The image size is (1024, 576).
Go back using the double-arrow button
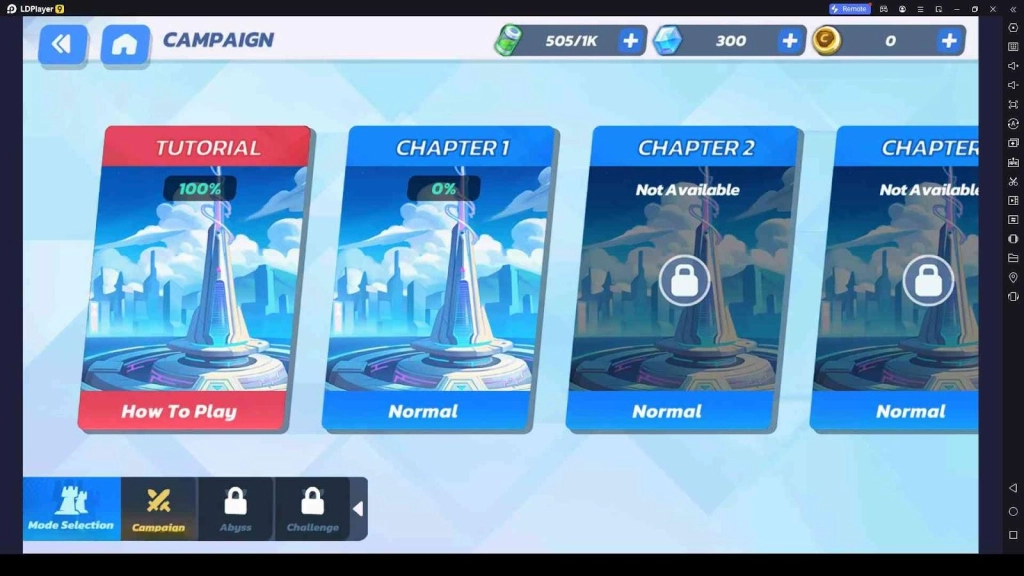pyautogui.click(x=62, y=43)
